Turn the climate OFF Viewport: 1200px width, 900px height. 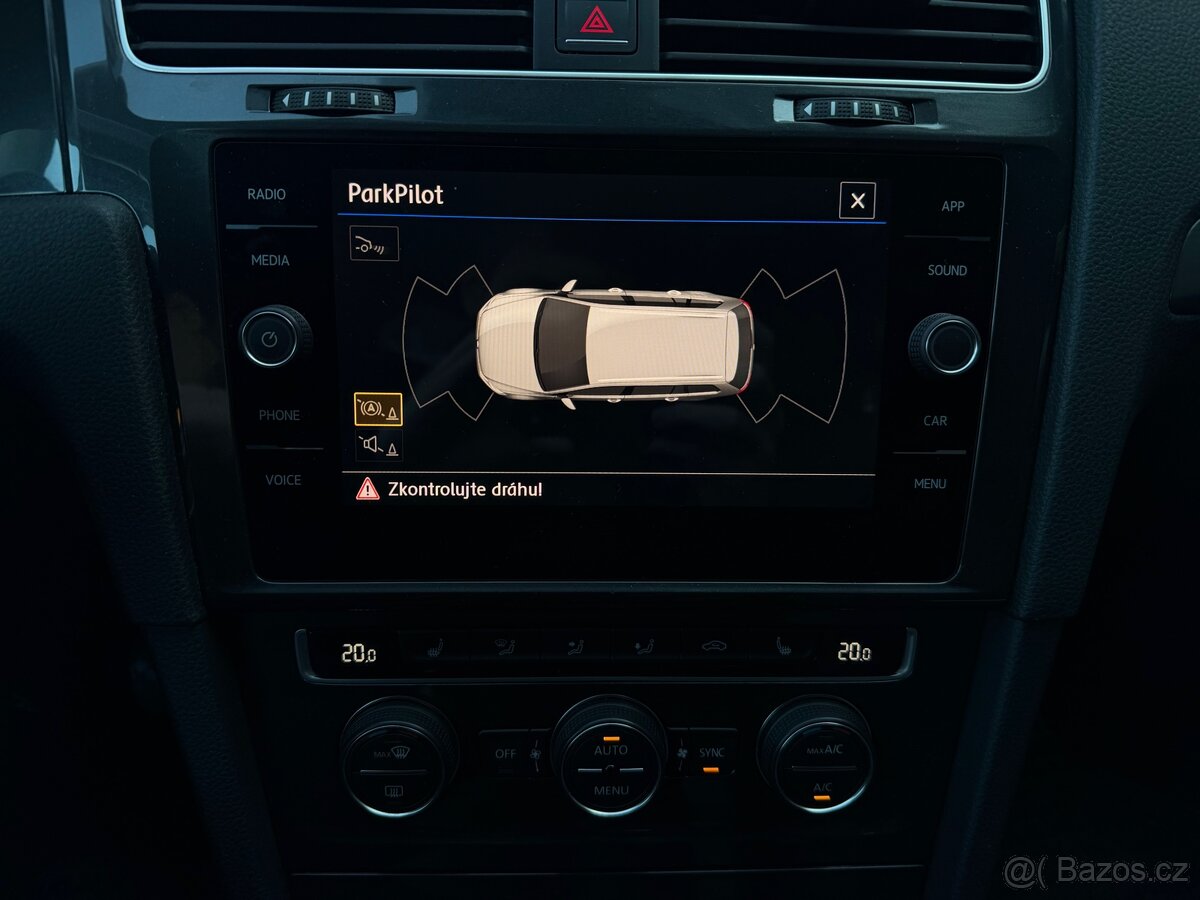tap(505, 754)
